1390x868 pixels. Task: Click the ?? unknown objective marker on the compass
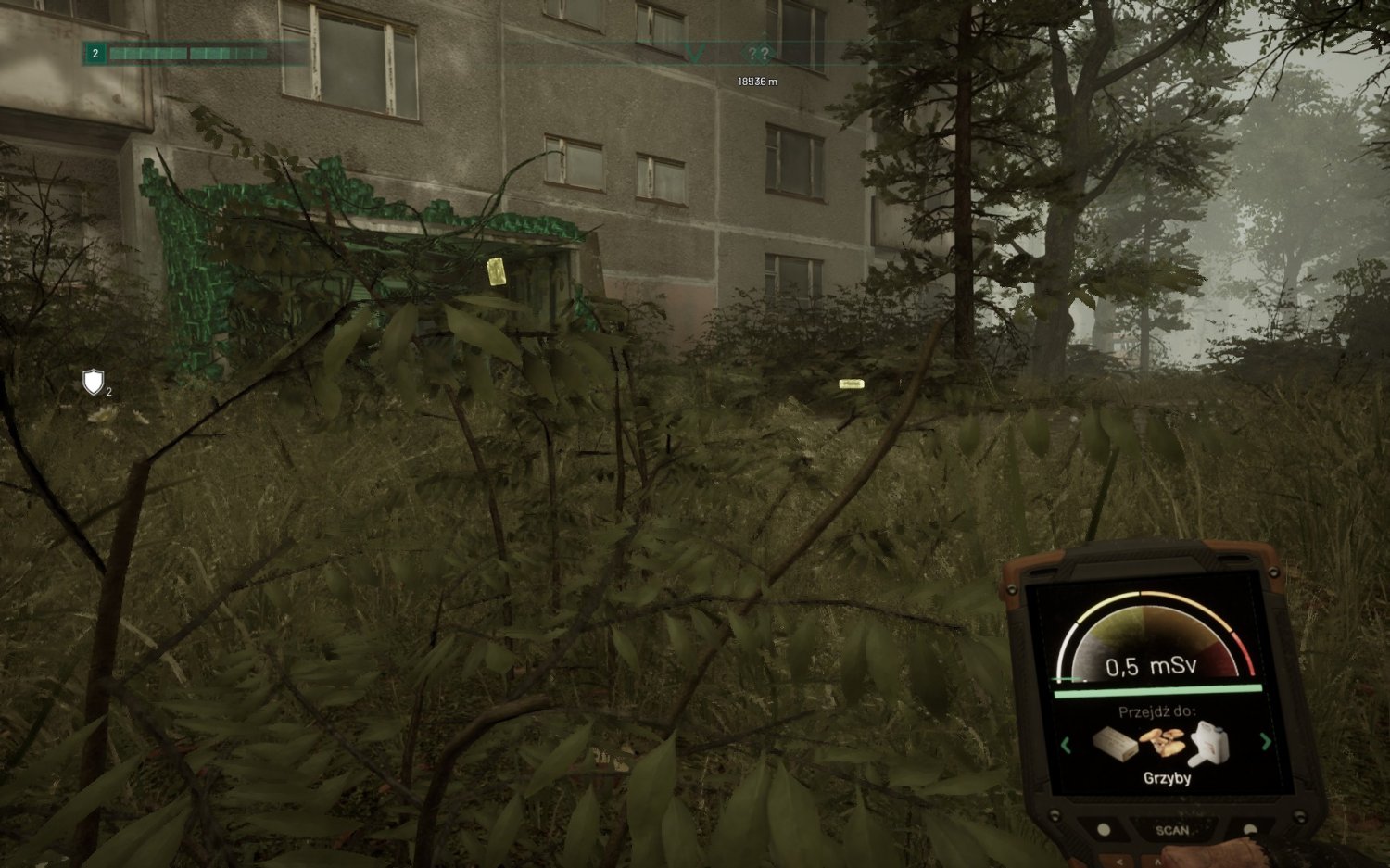pos(757,54)
